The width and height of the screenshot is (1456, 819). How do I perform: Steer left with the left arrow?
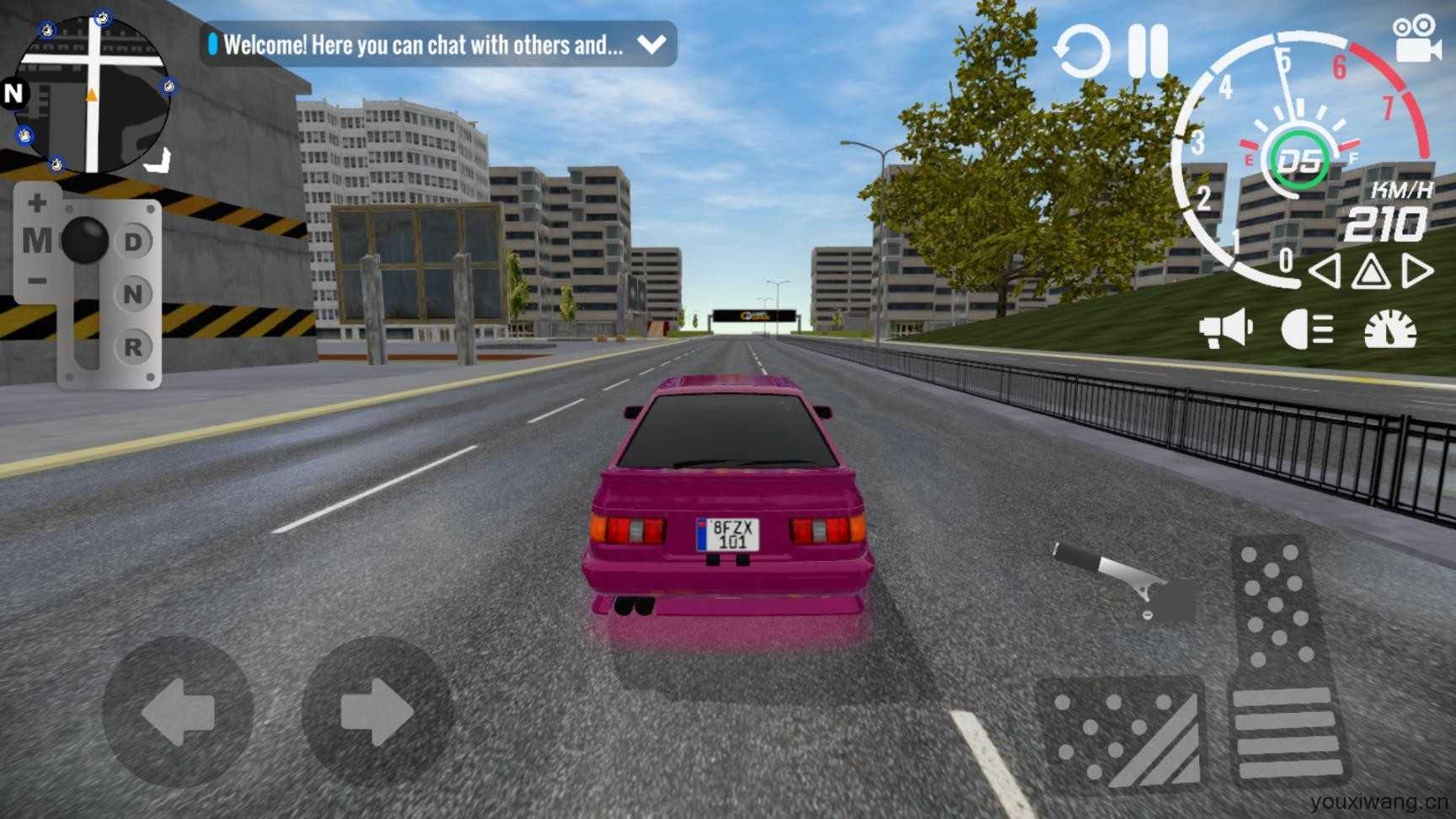pyautogui.click(x=178, y=713)
